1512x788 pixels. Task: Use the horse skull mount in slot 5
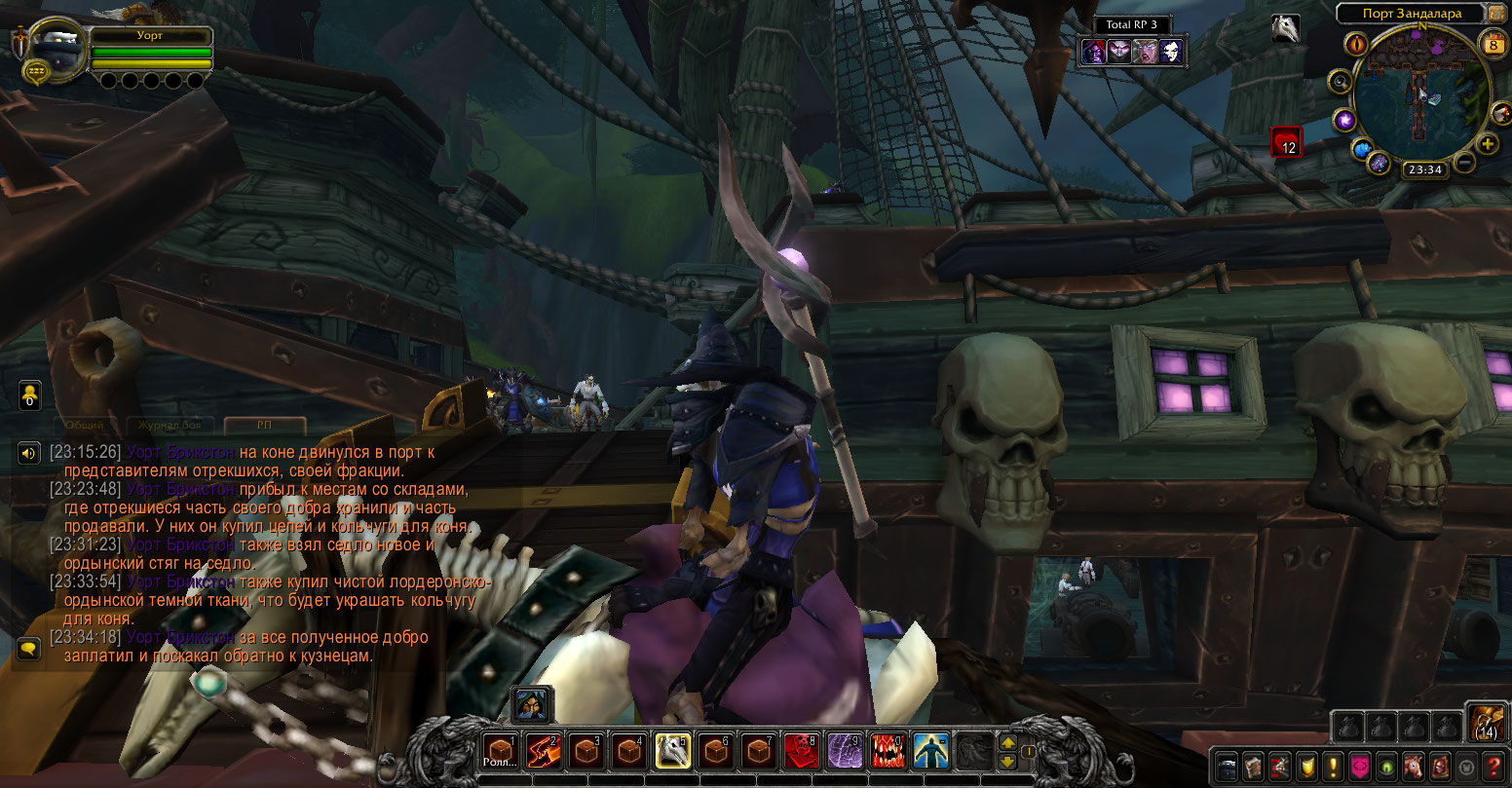pyautogui.click(x=672, y=750)
